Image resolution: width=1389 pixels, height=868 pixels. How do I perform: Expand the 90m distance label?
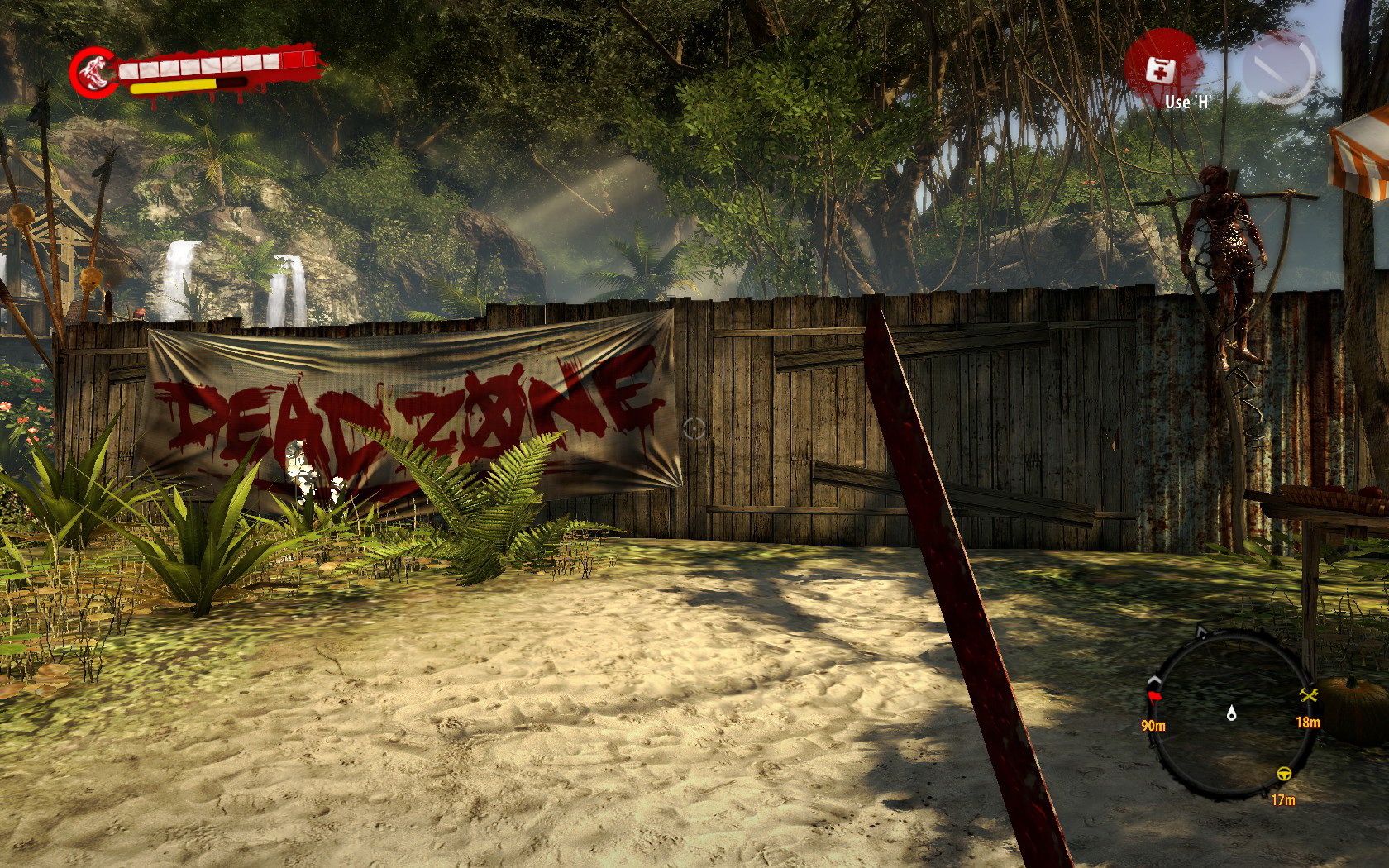pyautogui.click(x=1153, y=724)
